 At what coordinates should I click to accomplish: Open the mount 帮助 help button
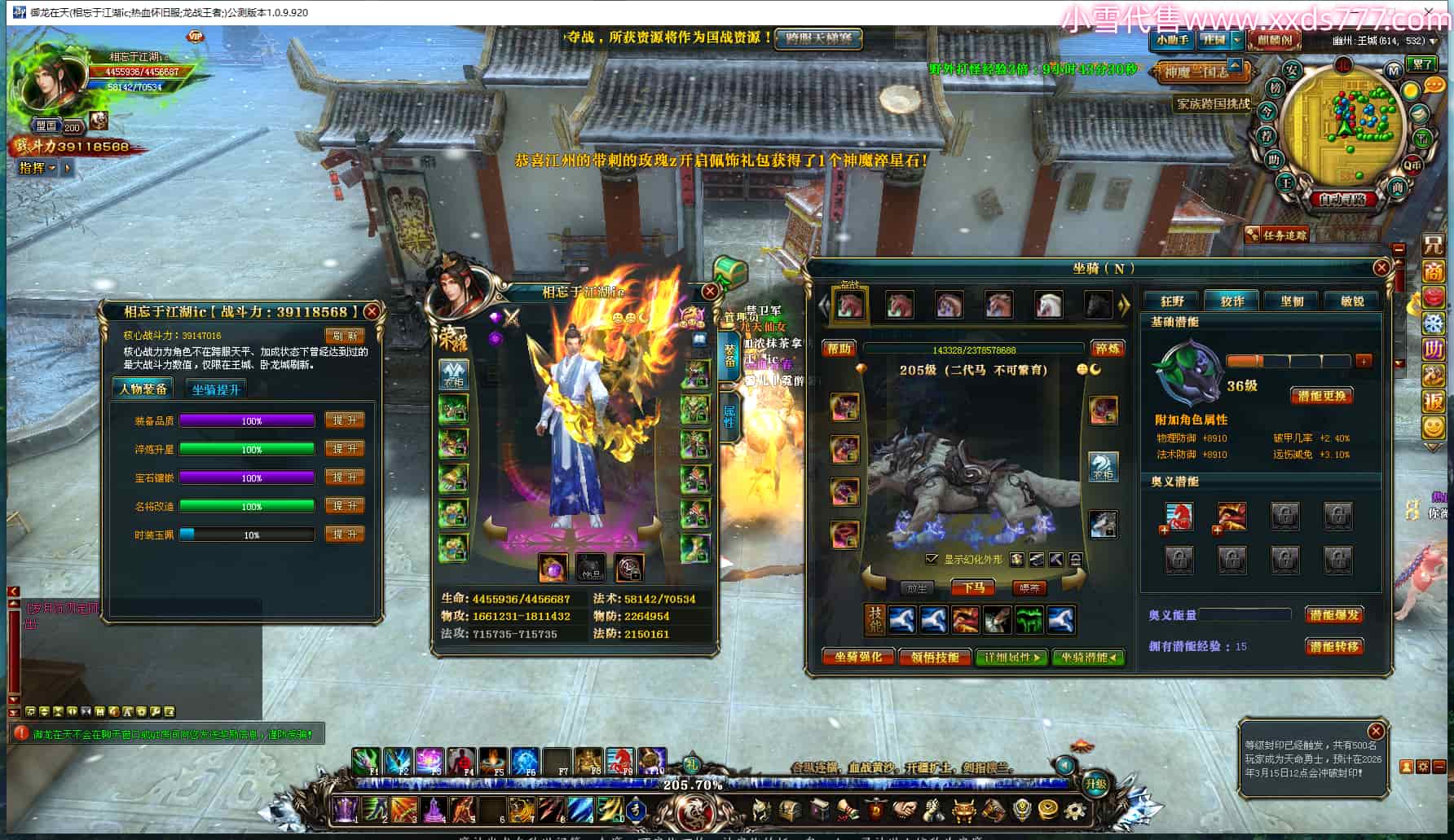pos(839,349)
